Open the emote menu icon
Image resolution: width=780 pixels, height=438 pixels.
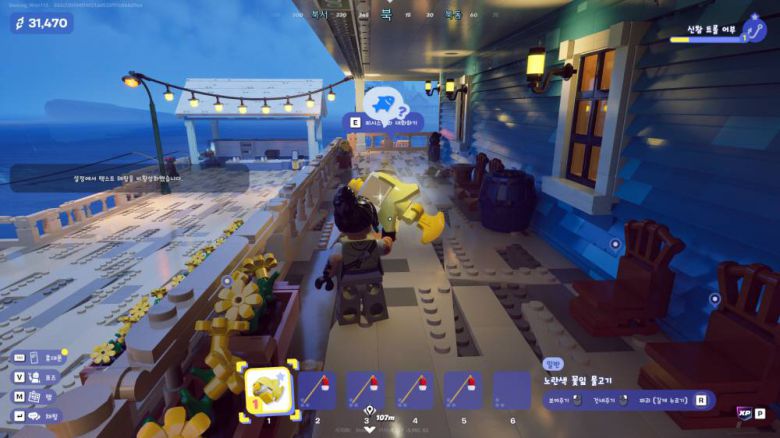37,377
